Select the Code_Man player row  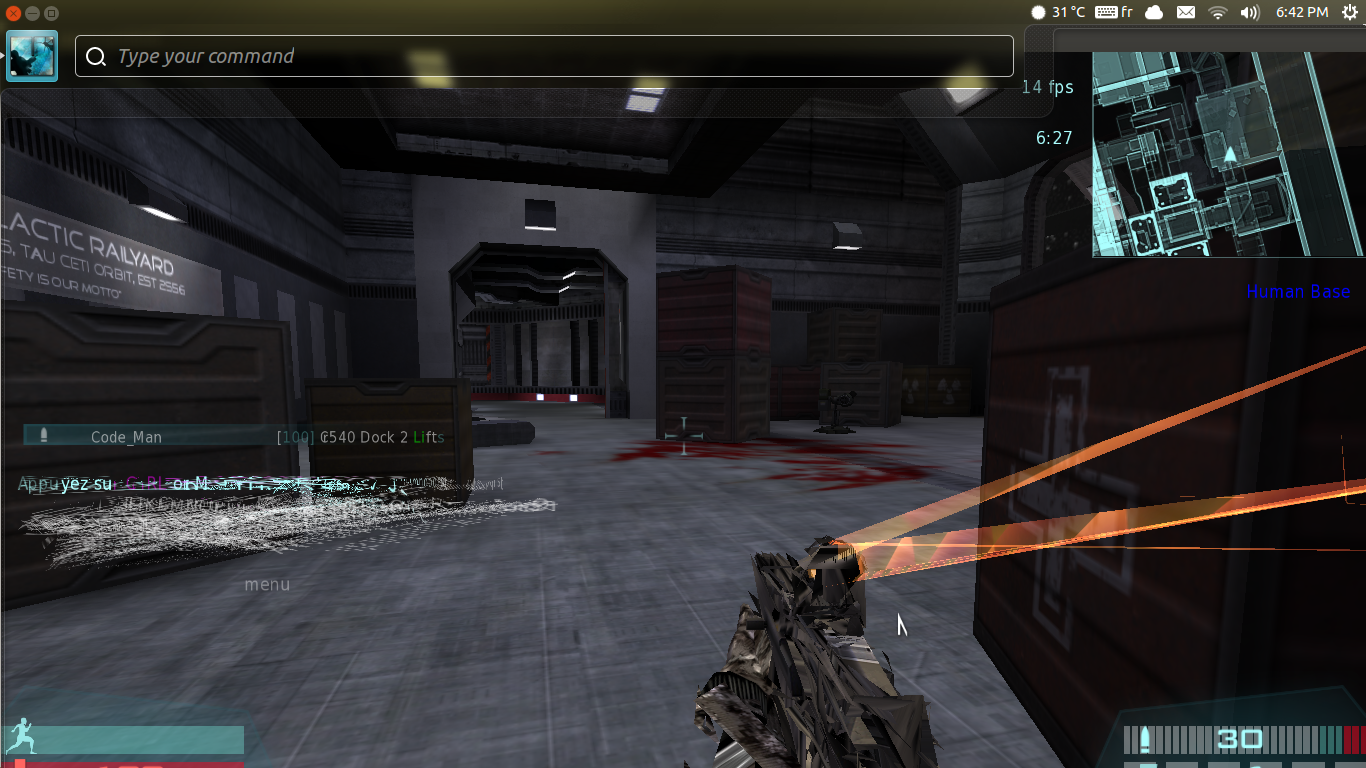[126, 437]
